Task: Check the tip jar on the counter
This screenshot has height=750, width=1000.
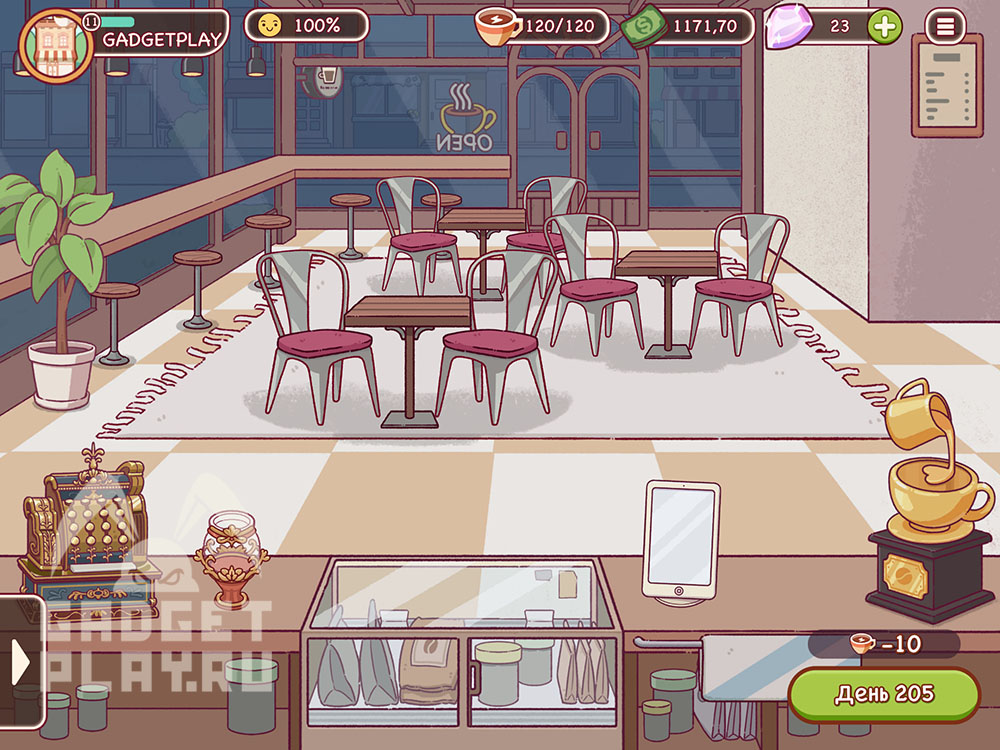Action: [224, 559]
